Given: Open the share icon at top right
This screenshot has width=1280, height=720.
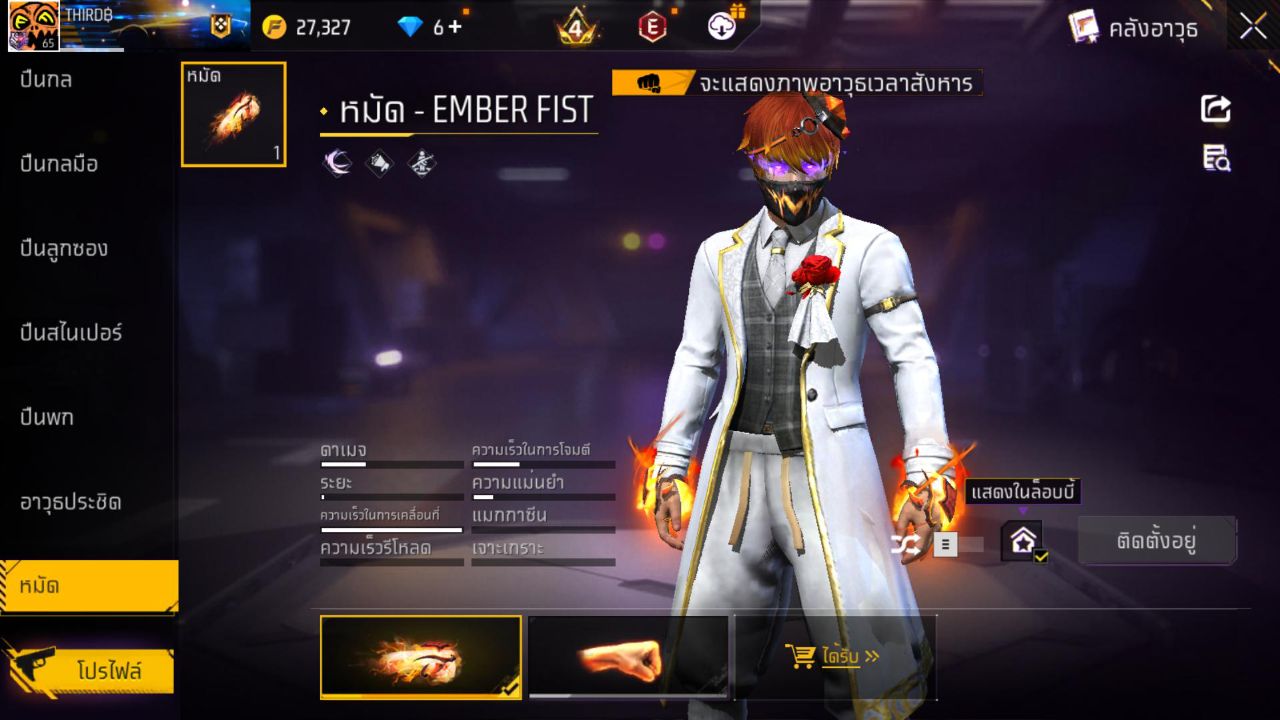Looking at the screenshot, I should 1214,110.
